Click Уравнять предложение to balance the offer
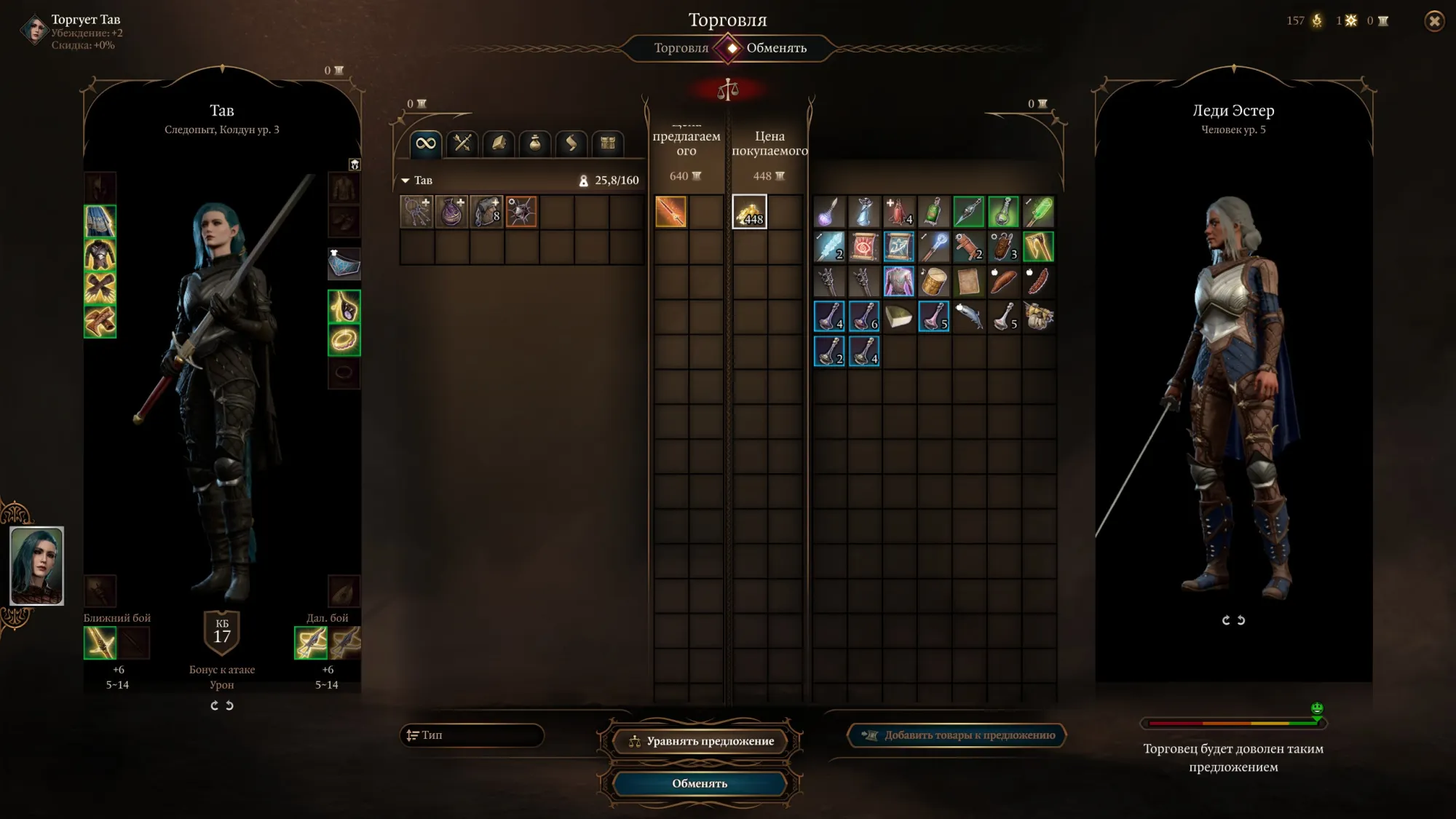Screen dimensions: 1456x819 point(700,741)
